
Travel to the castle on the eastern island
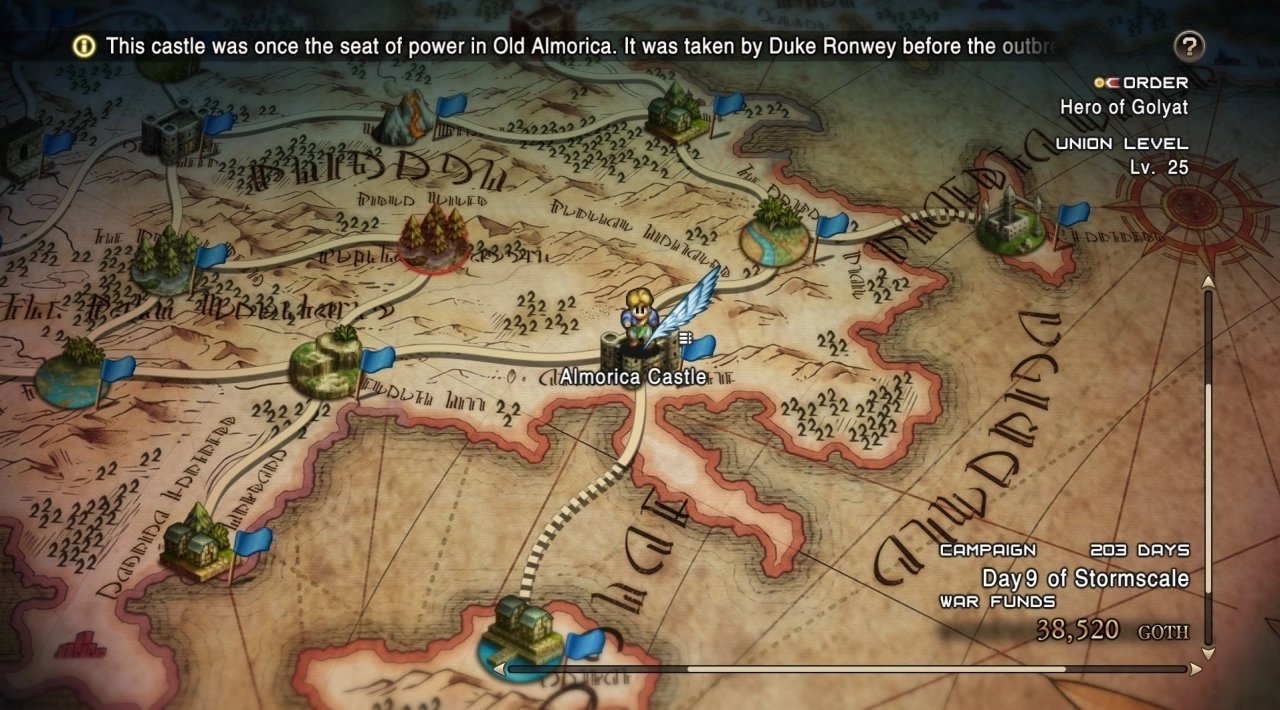tap(1009, 221)
